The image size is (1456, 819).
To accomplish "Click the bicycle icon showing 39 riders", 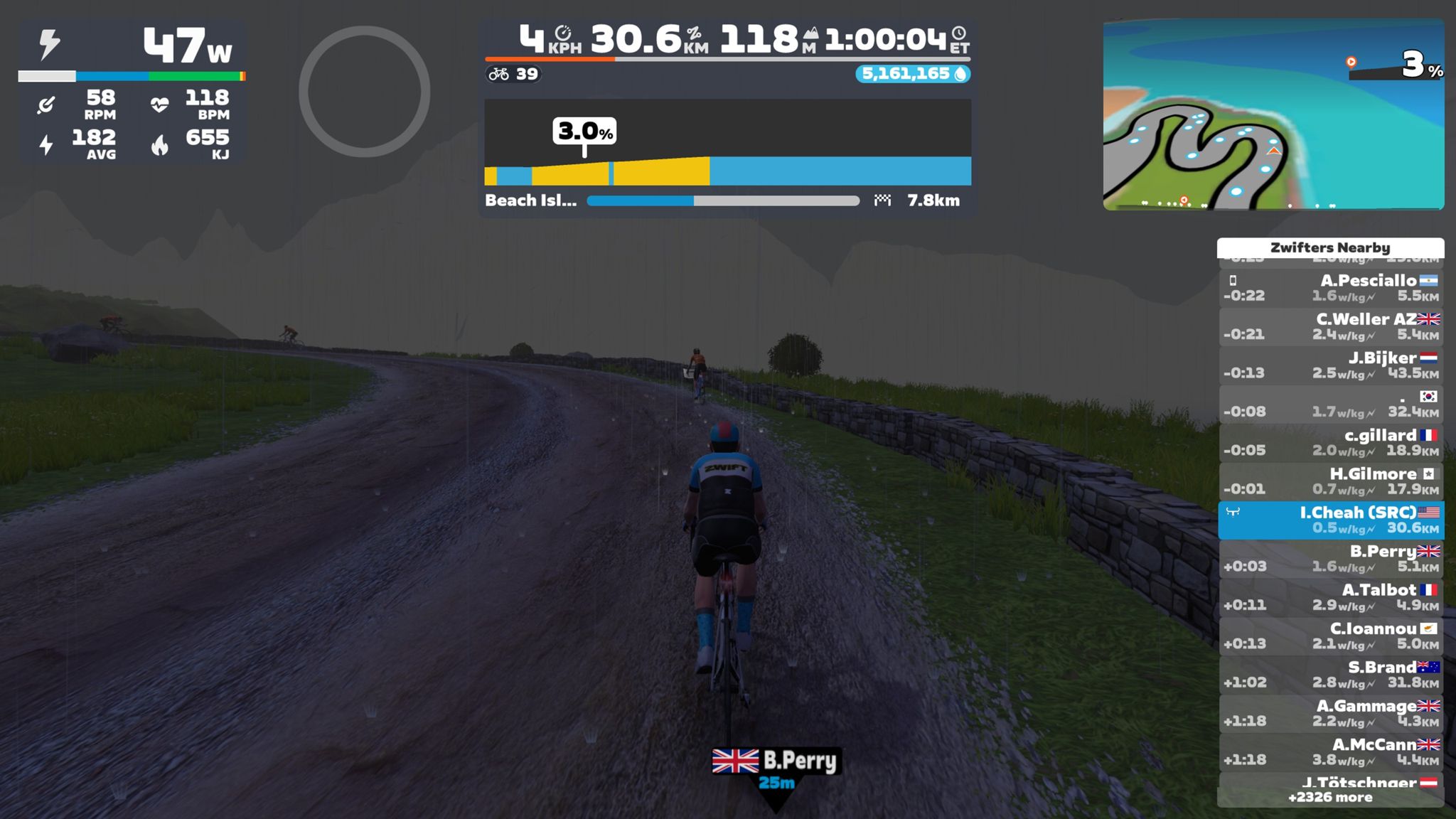I will 498,73.
